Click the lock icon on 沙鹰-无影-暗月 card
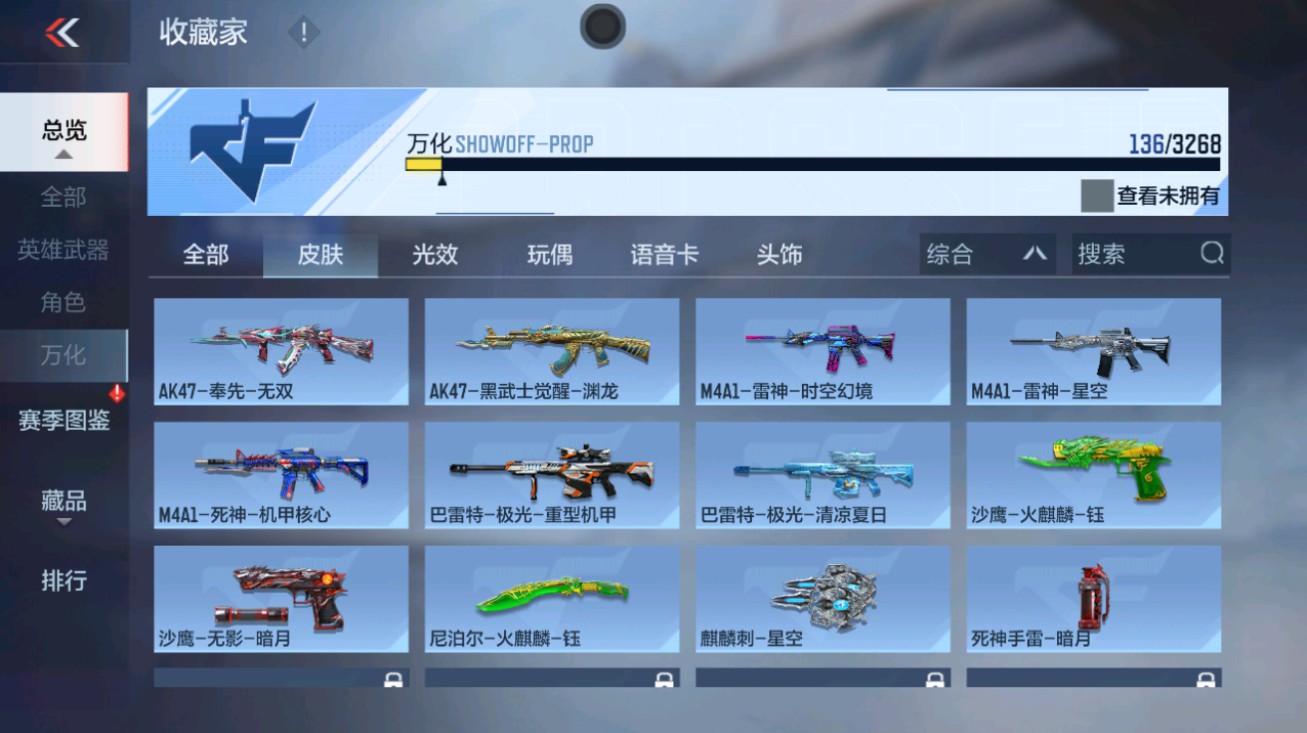 click(392, 678)
